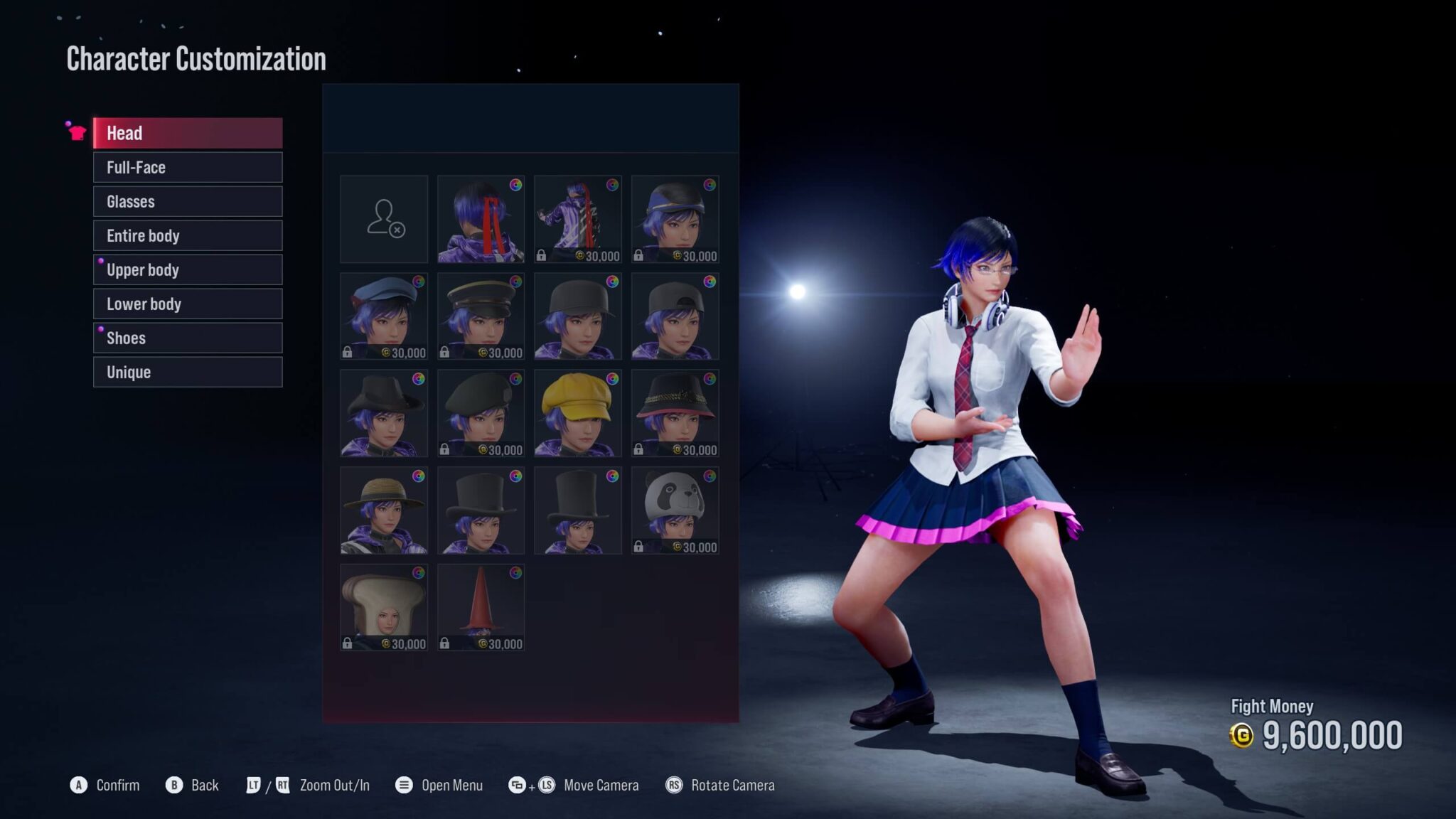Select the Lower body category
Image resolution: width=1456 pixels, height=819 pixels.
pos(188,304)
